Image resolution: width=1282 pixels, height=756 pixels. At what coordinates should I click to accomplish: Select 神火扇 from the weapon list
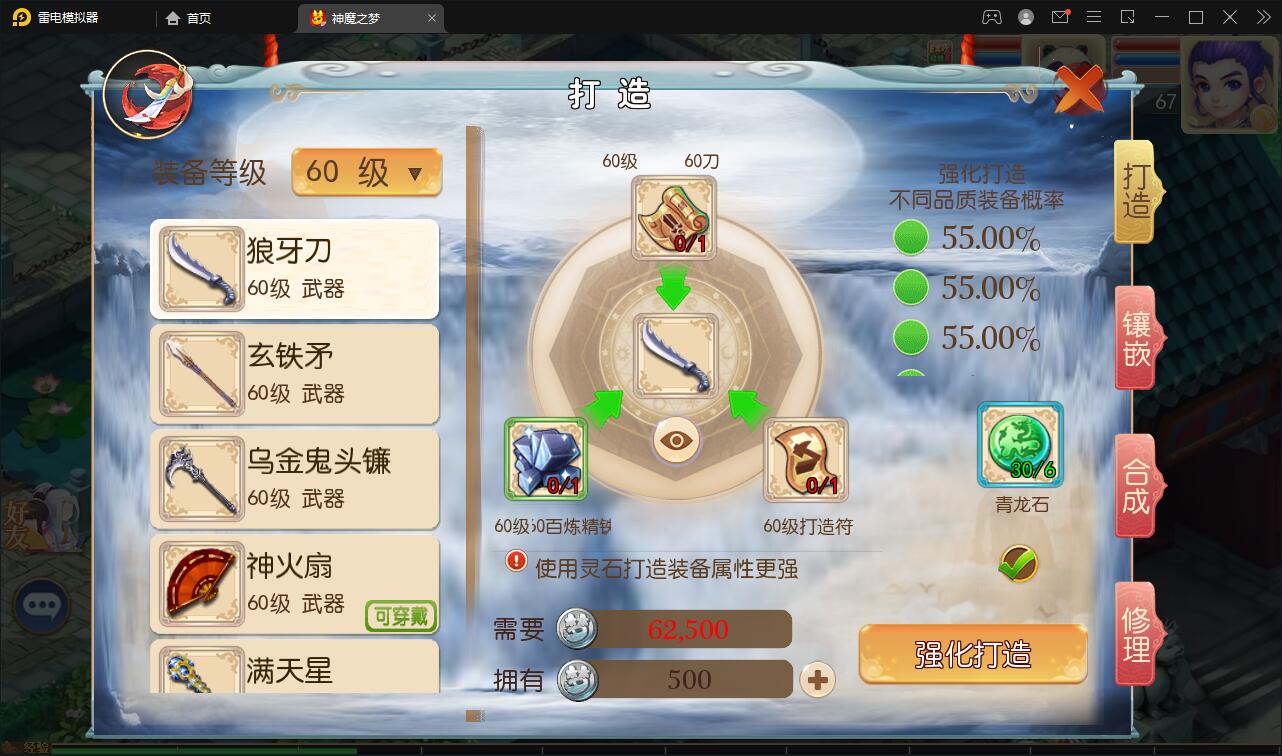pos(294,585)
